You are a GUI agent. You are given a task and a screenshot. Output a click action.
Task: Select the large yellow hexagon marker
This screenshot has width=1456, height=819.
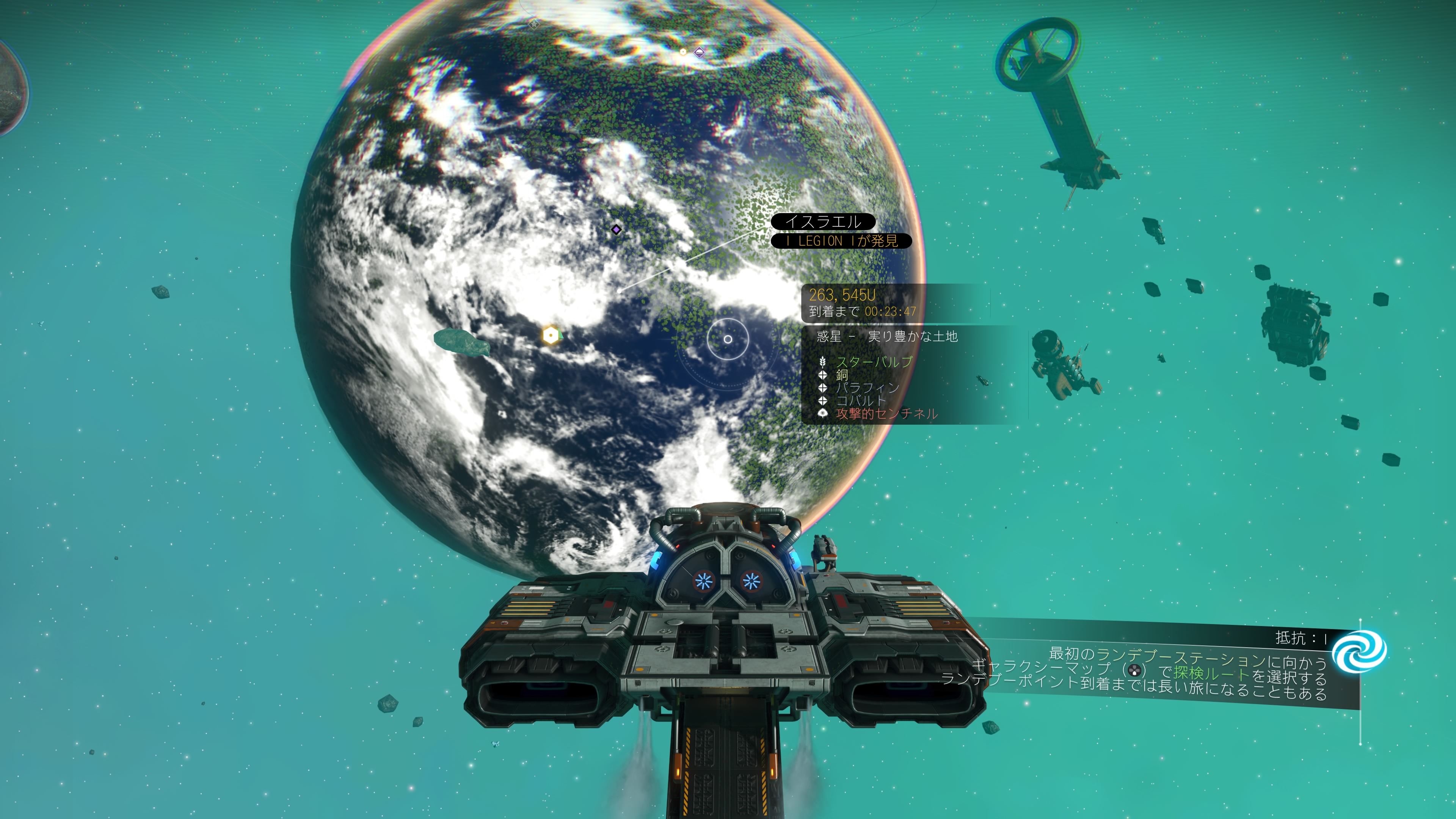(x=551, y=335)
